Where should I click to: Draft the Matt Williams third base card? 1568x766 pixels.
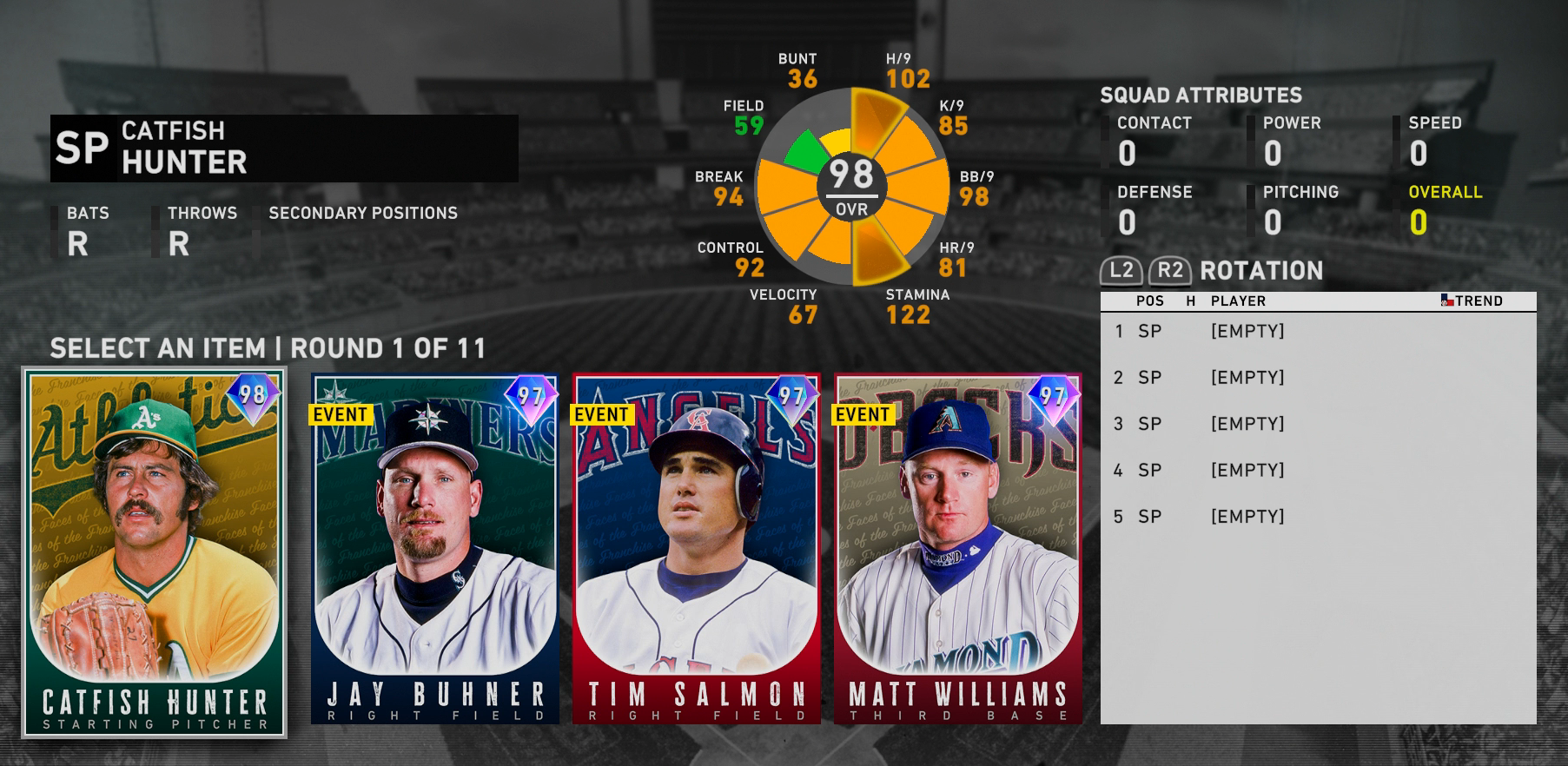click(x=957, y=549)
